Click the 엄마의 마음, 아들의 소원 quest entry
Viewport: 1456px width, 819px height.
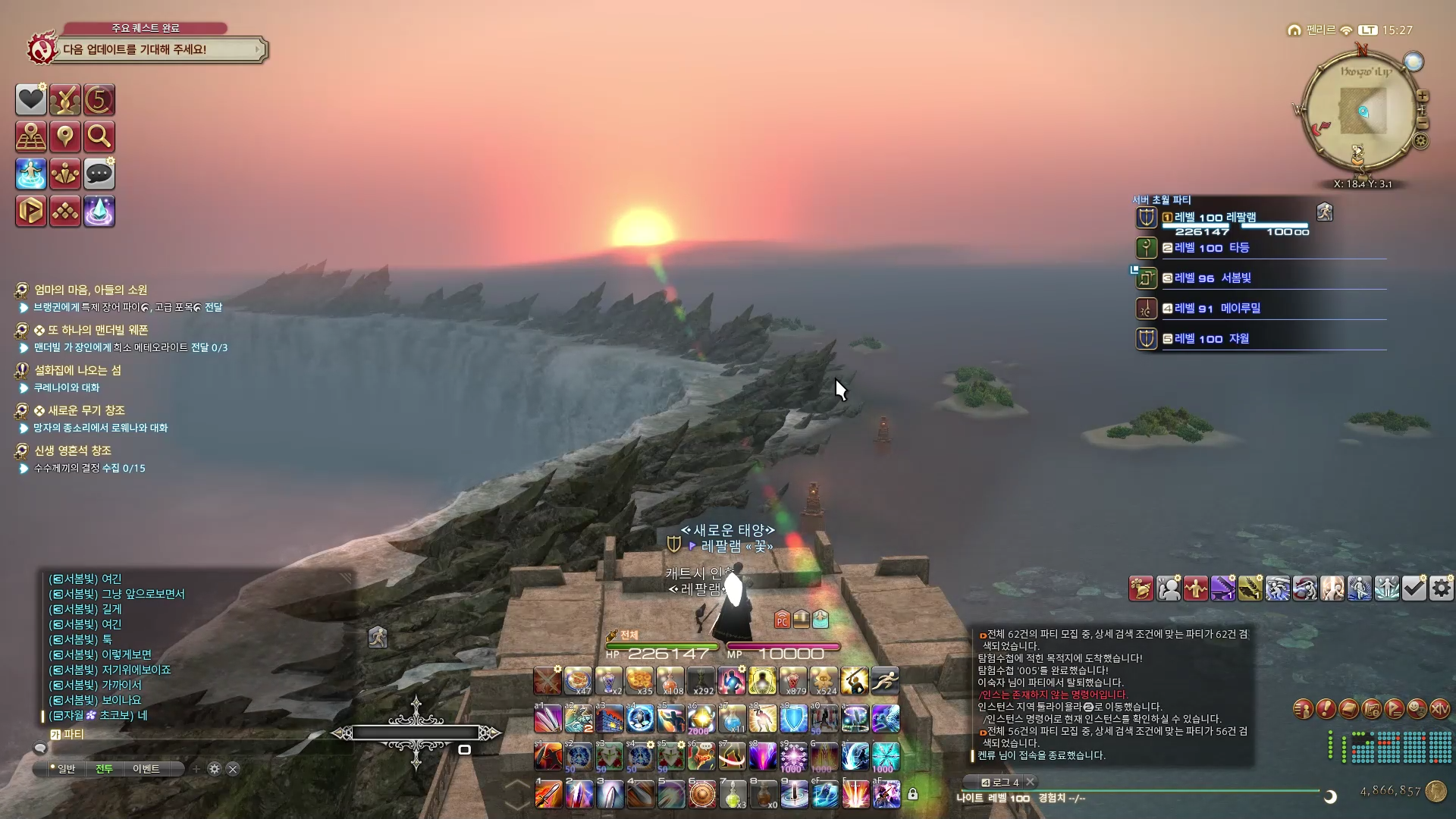tap(91, 290)
